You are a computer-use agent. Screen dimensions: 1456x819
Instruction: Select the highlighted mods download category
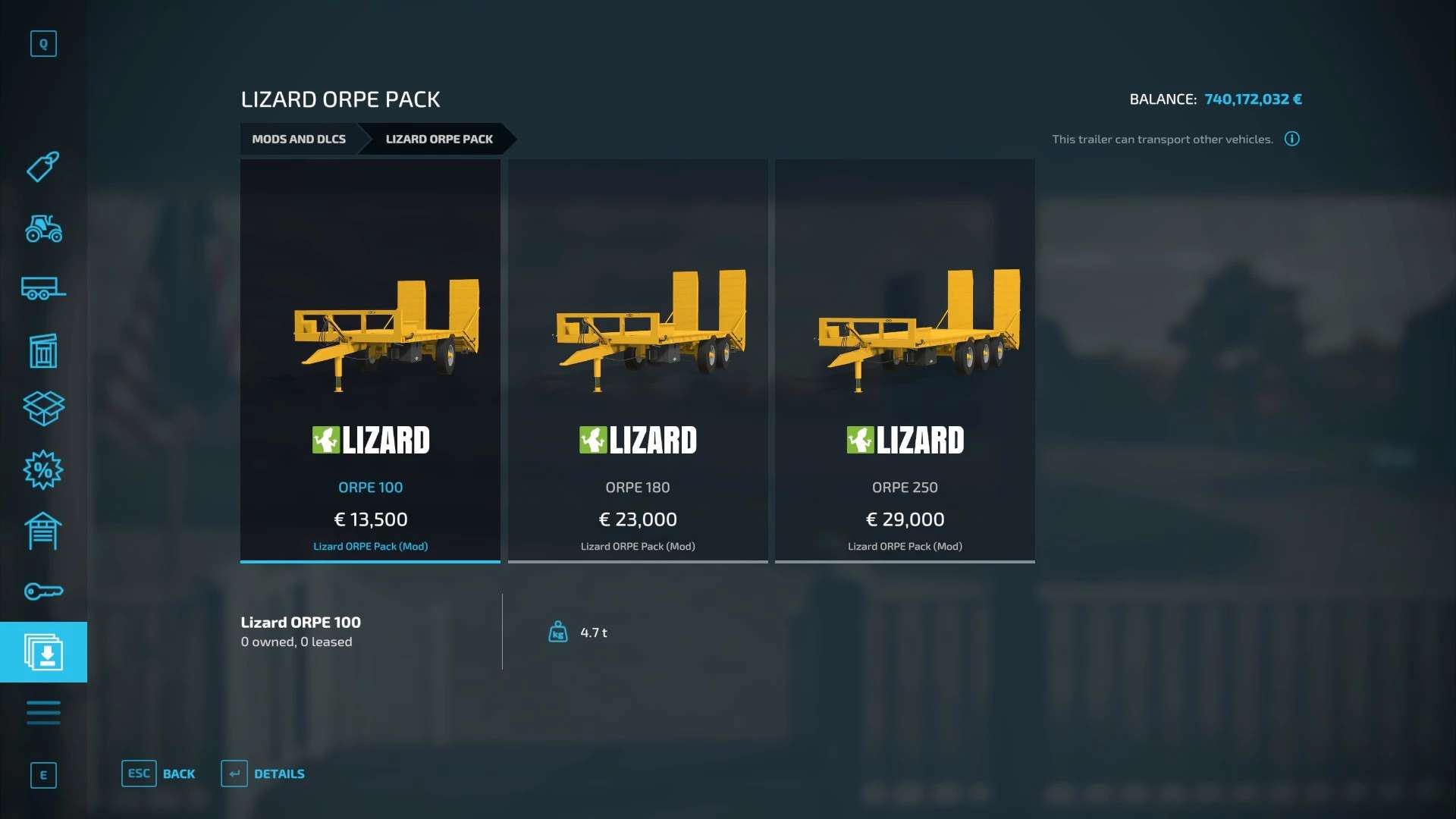coord(43,652)
